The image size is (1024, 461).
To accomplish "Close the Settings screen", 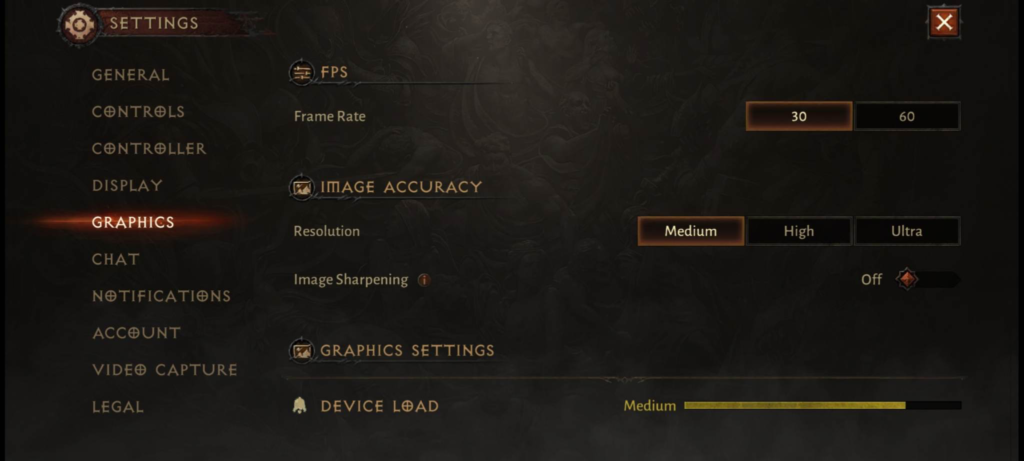I will tap(944, 23).
